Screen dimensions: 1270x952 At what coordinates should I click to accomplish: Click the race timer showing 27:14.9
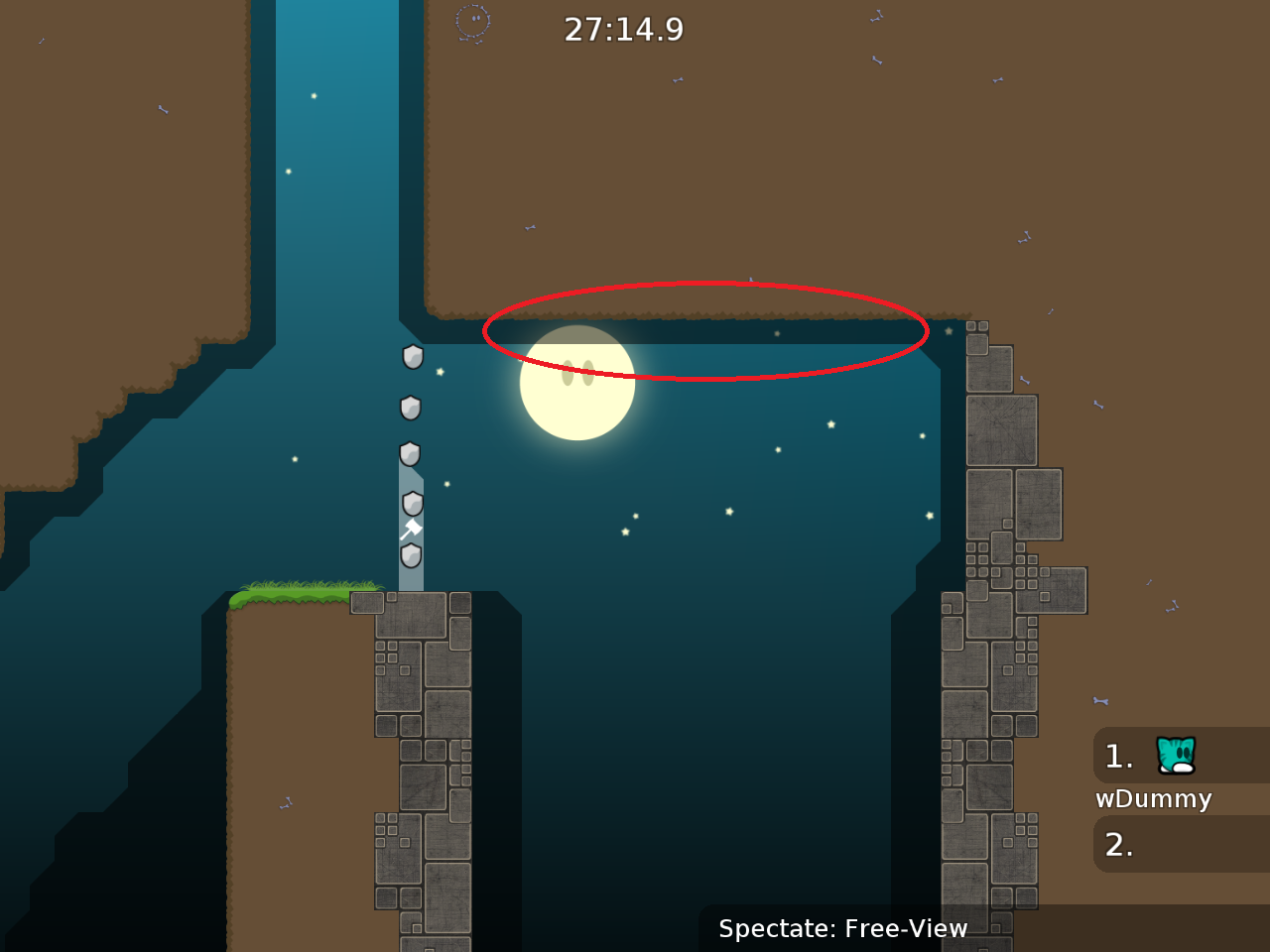(623, 29)
